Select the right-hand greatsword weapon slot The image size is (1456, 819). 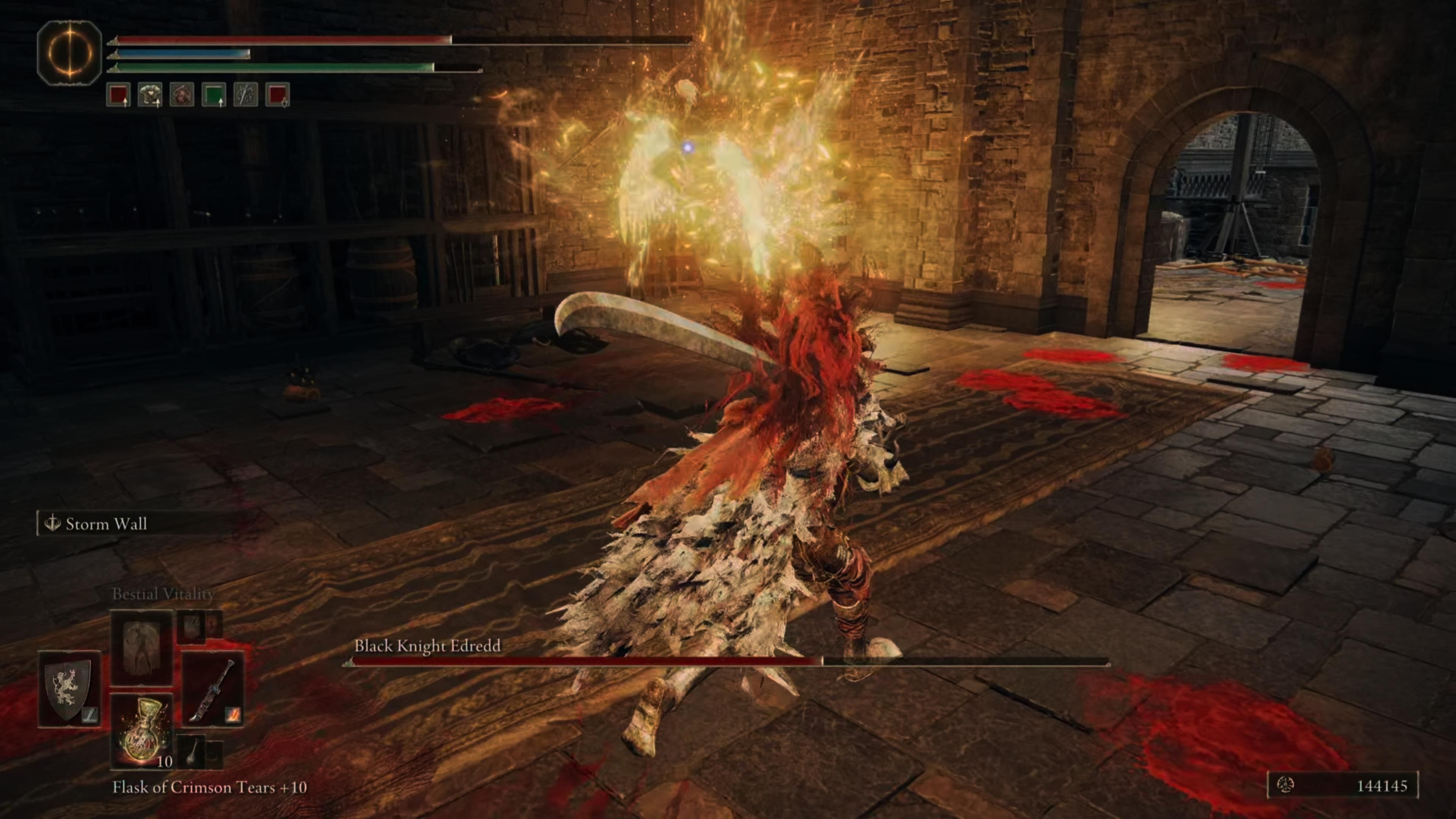coord(213,689)
